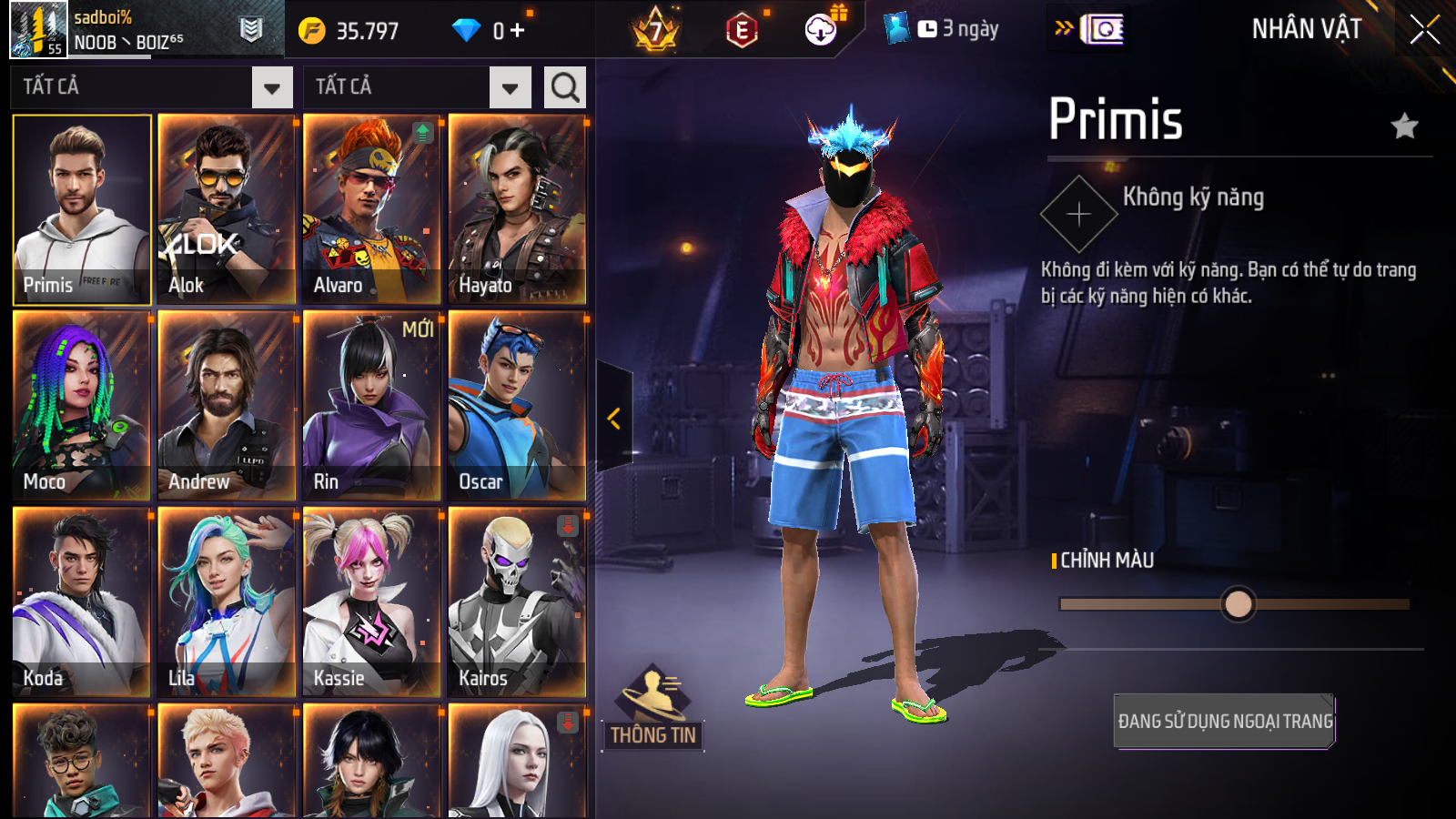Close the character screen with the X
The image size is (1456, 819).
click(x=1424, y=30)
